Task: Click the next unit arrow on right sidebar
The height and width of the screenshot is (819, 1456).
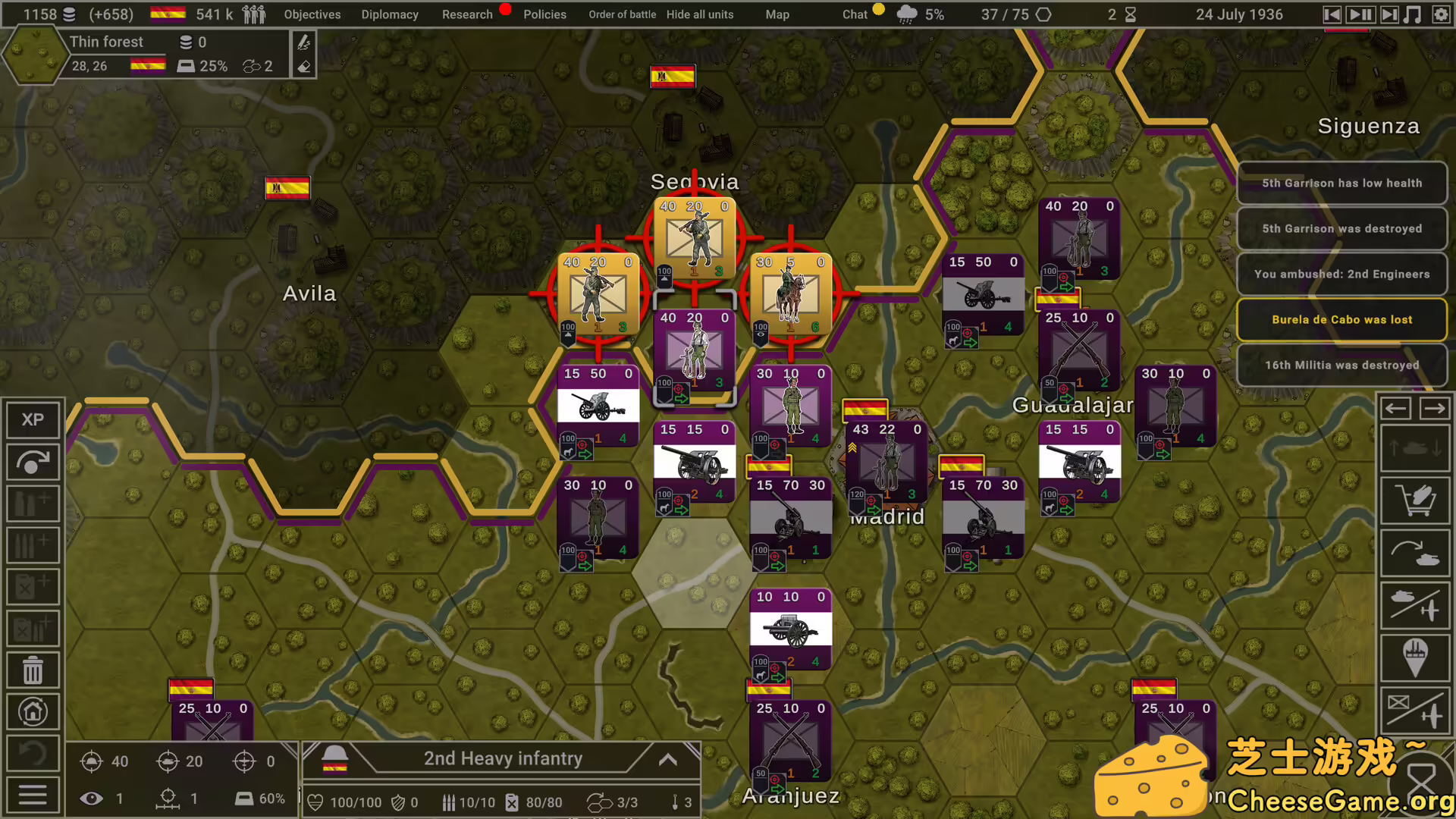Action: [x=1436, y=408]
